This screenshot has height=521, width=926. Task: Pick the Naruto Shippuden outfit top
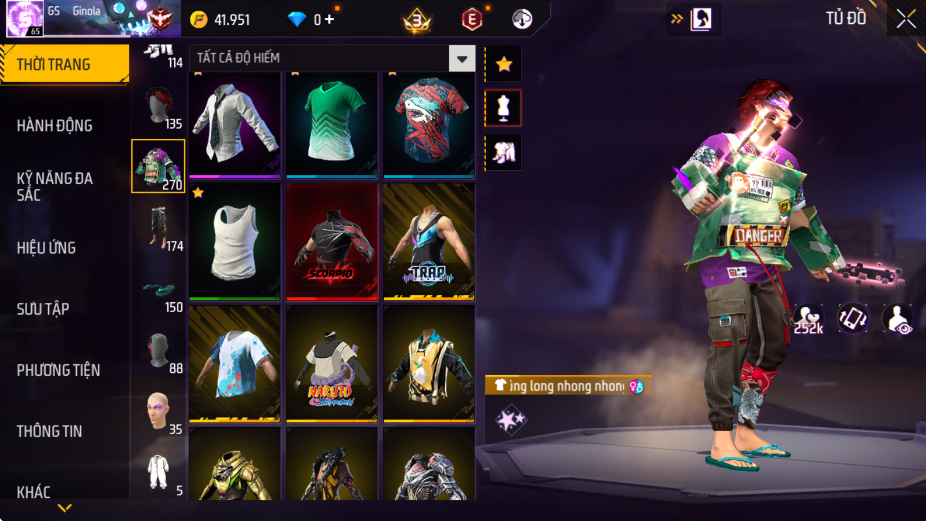pyautogui.click(x=332, y=362)
